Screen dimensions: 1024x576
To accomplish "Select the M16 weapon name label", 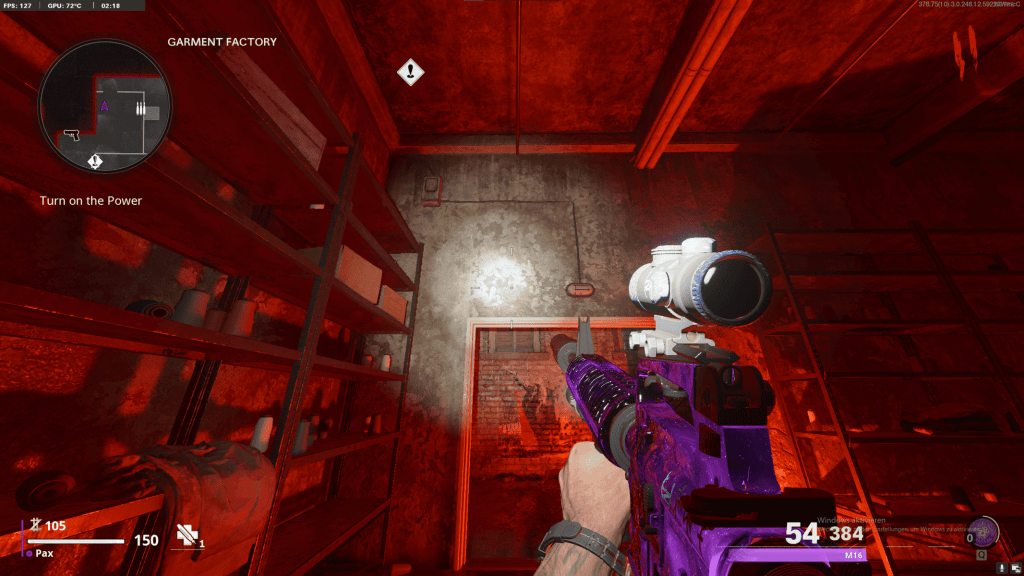I will coord(854,553).
